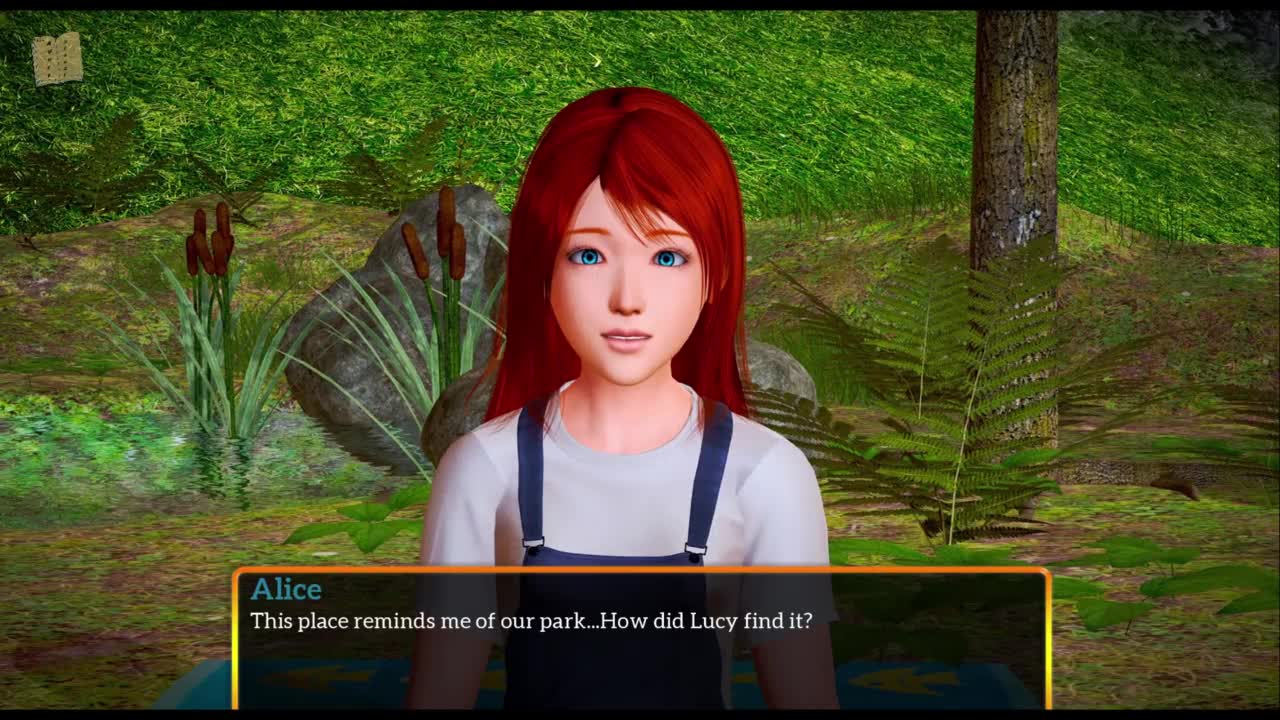This screenshot has height=720, width=1280.
Task: Open the book journal icon
Action: [x=57, y=59]
